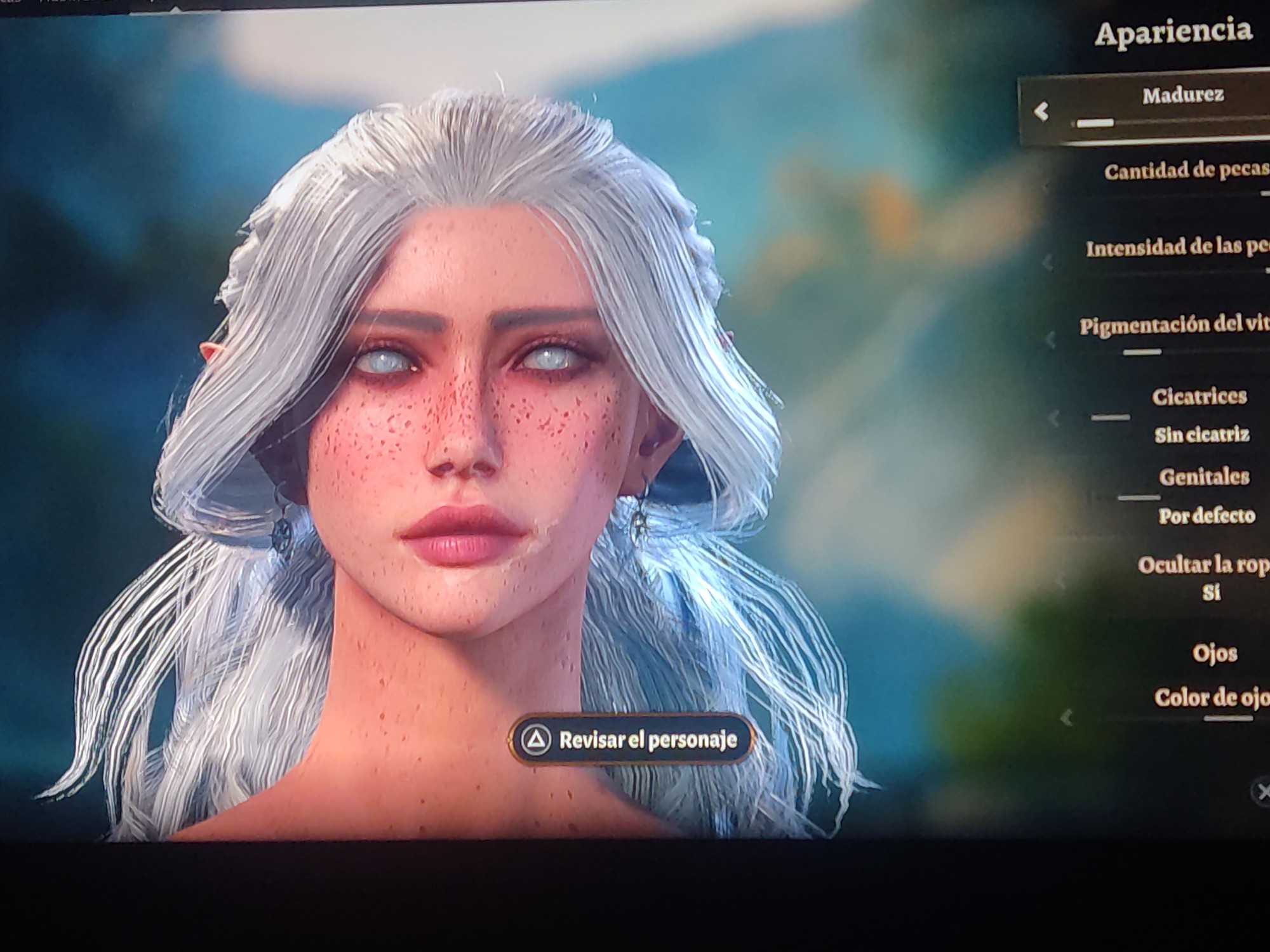
Task: Click the Revisar el personaje button
Action: coord(631,739)
